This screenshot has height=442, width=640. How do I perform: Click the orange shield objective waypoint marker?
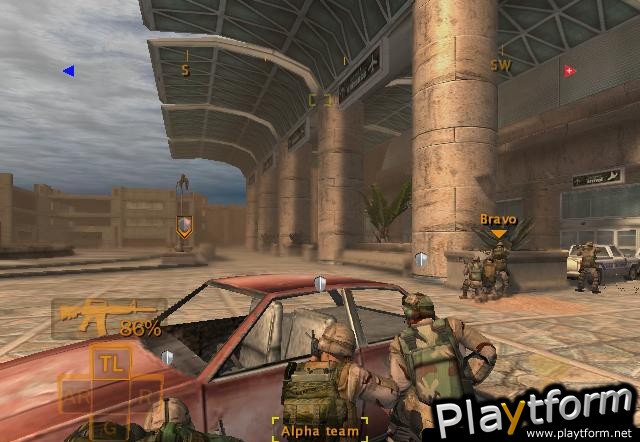(x=183, y=228)
